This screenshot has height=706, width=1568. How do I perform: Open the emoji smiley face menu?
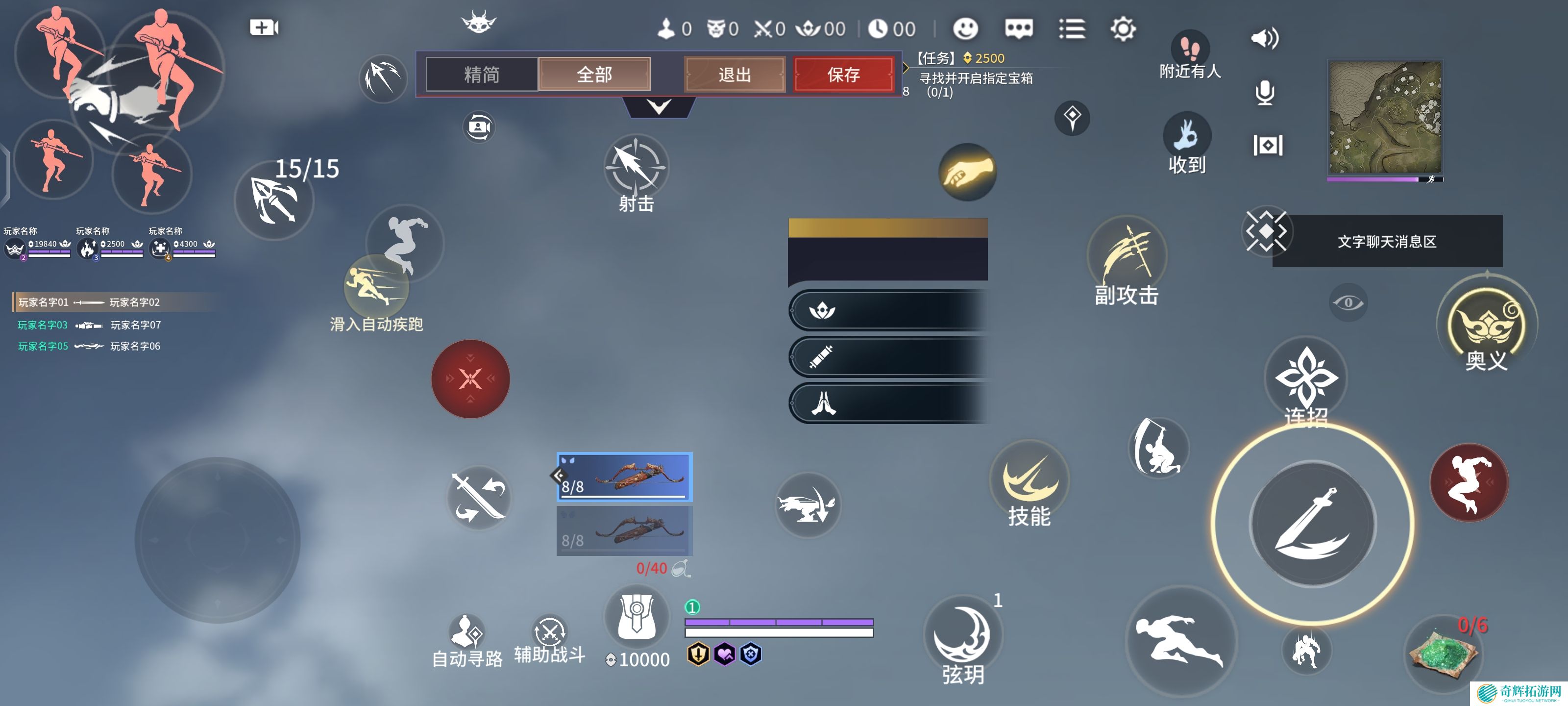[x=965, y=28]
